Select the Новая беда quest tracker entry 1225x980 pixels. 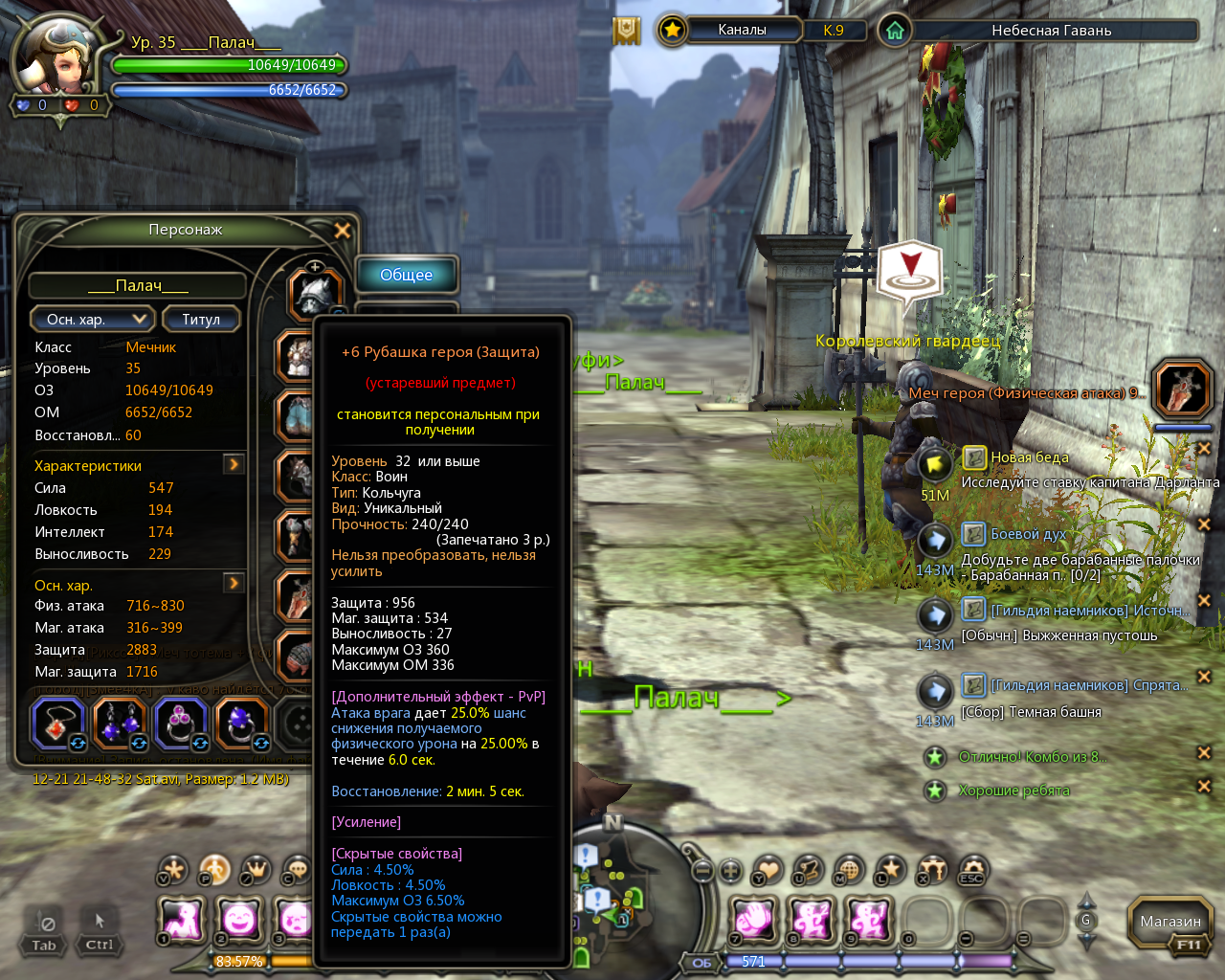(1029, 457)
